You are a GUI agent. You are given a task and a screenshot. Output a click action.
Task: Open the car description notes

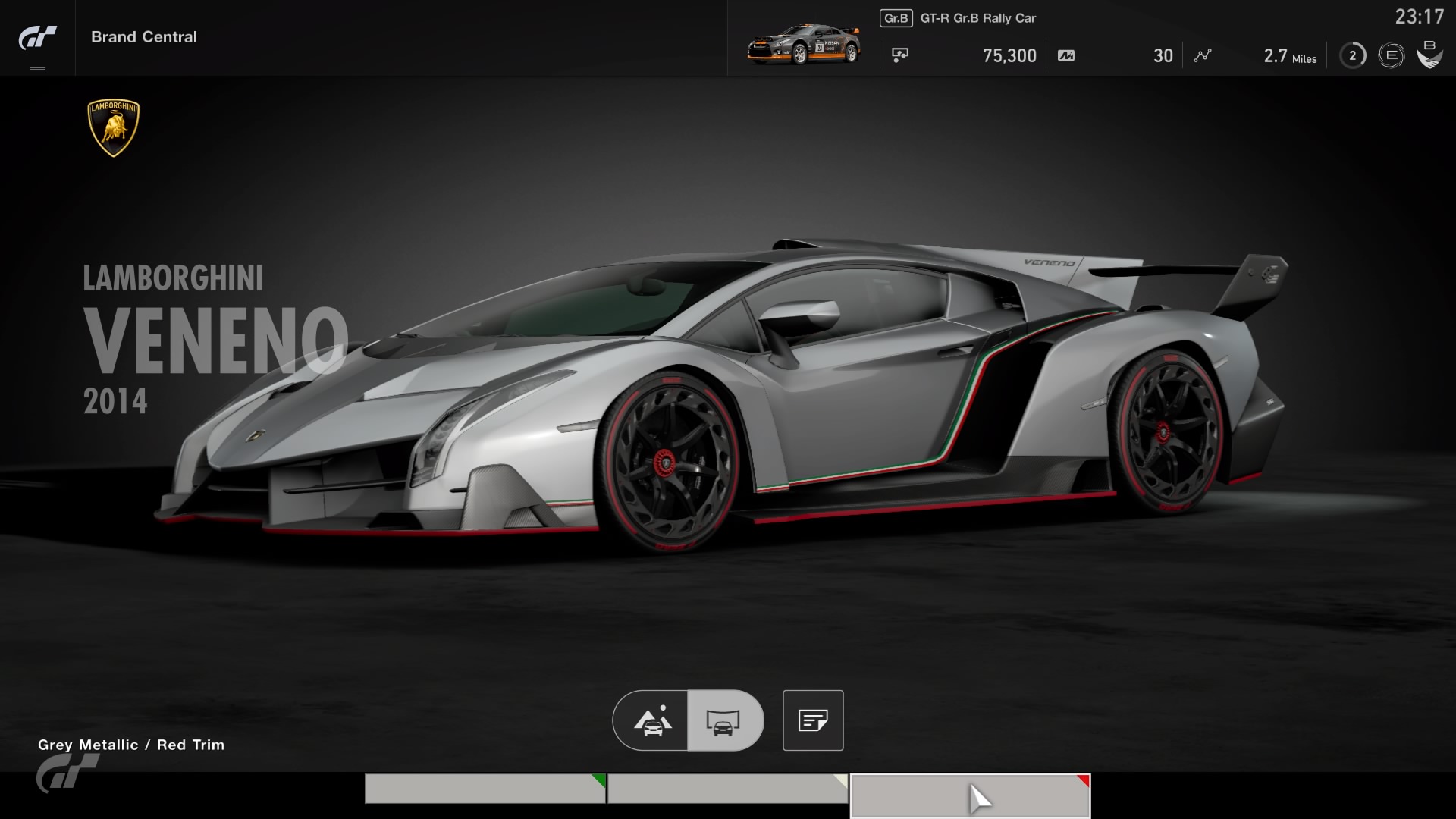pyautogui.click(x=813, y=720)
